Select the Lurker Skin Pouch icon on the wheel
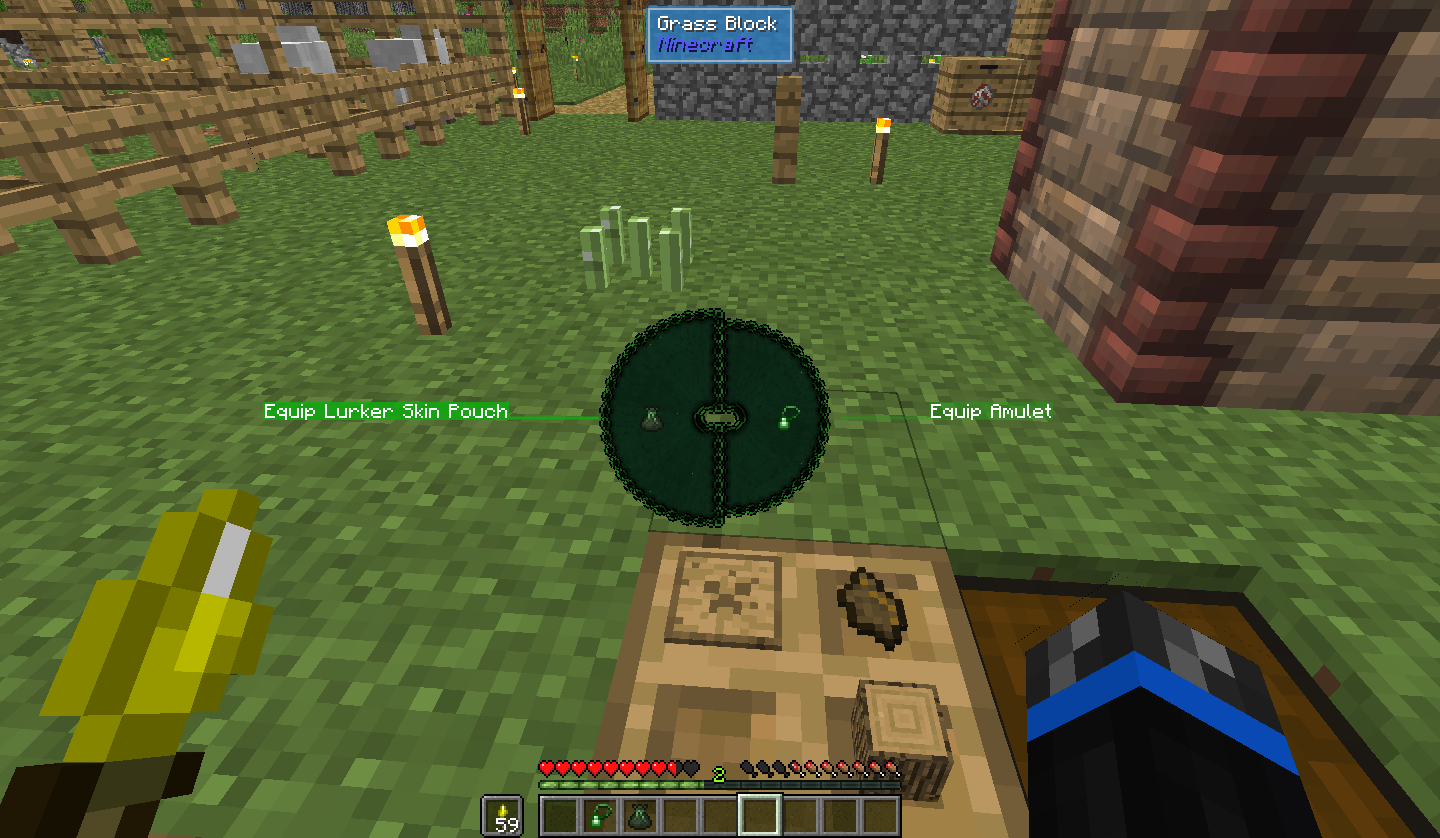 click(655, 418)
